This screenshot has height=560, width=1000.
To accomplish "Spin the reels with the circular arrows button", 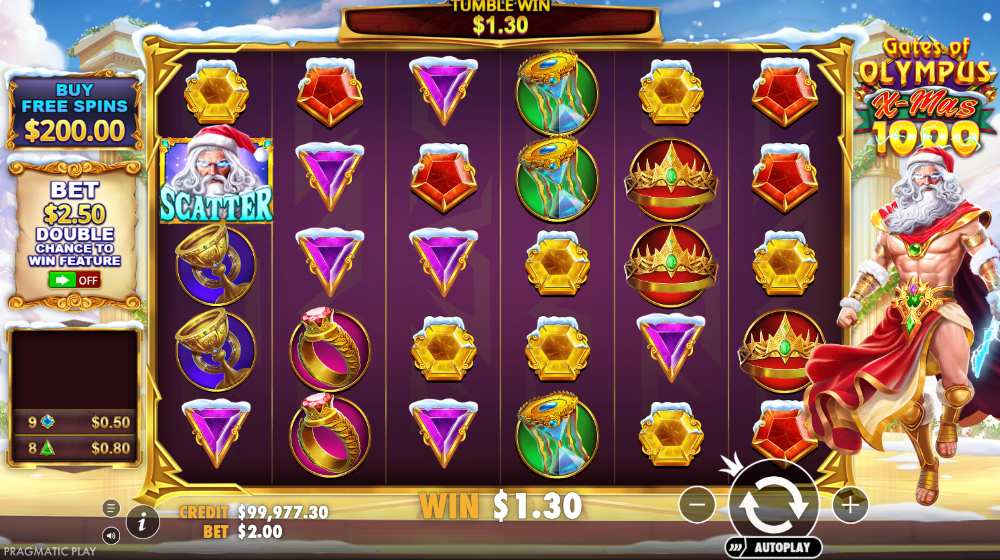I will [773, 504].
